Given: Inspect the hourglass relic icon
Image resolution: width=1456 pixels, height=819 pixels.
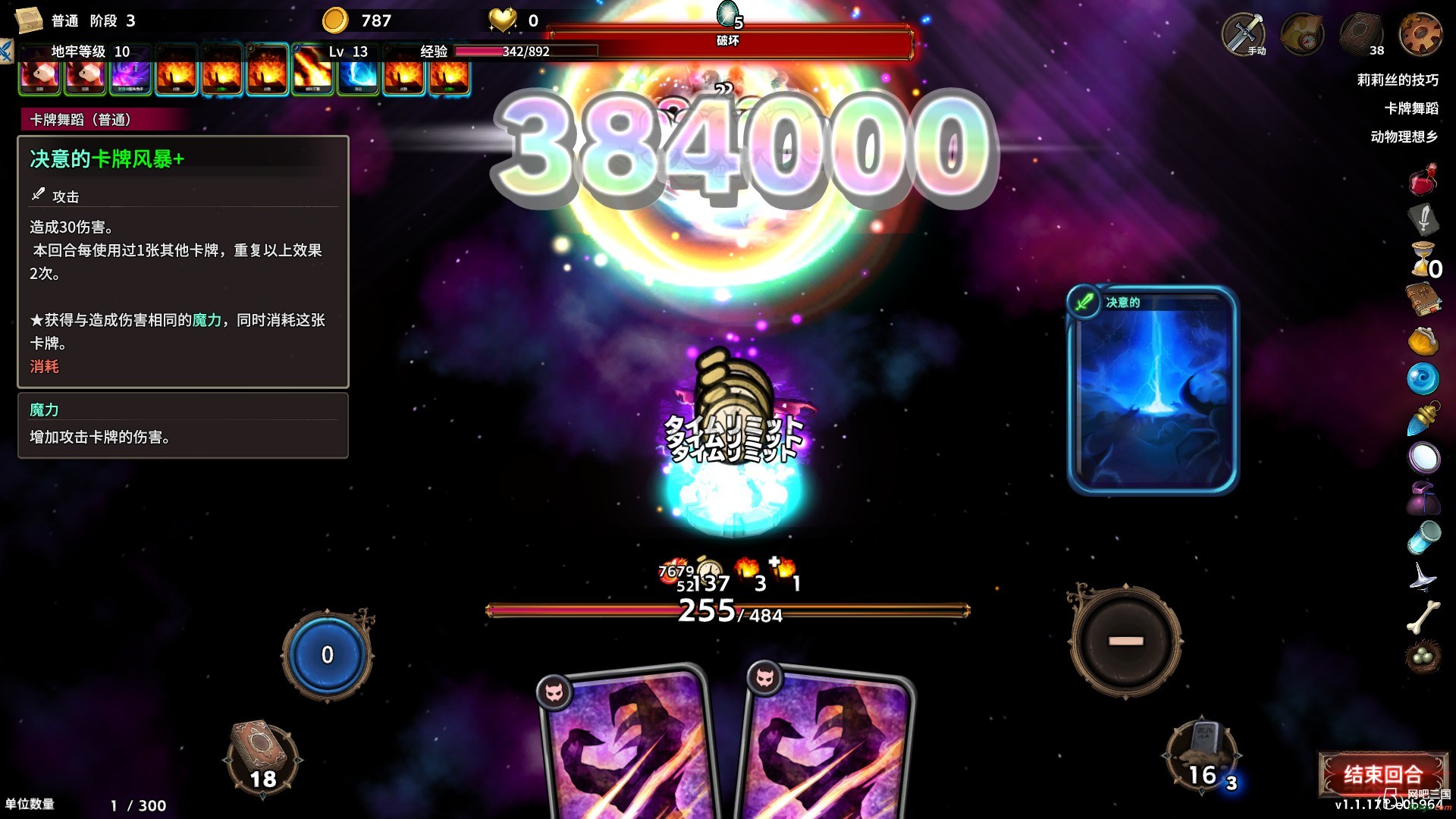Looking at the screenshot, I should [1422, 259].
